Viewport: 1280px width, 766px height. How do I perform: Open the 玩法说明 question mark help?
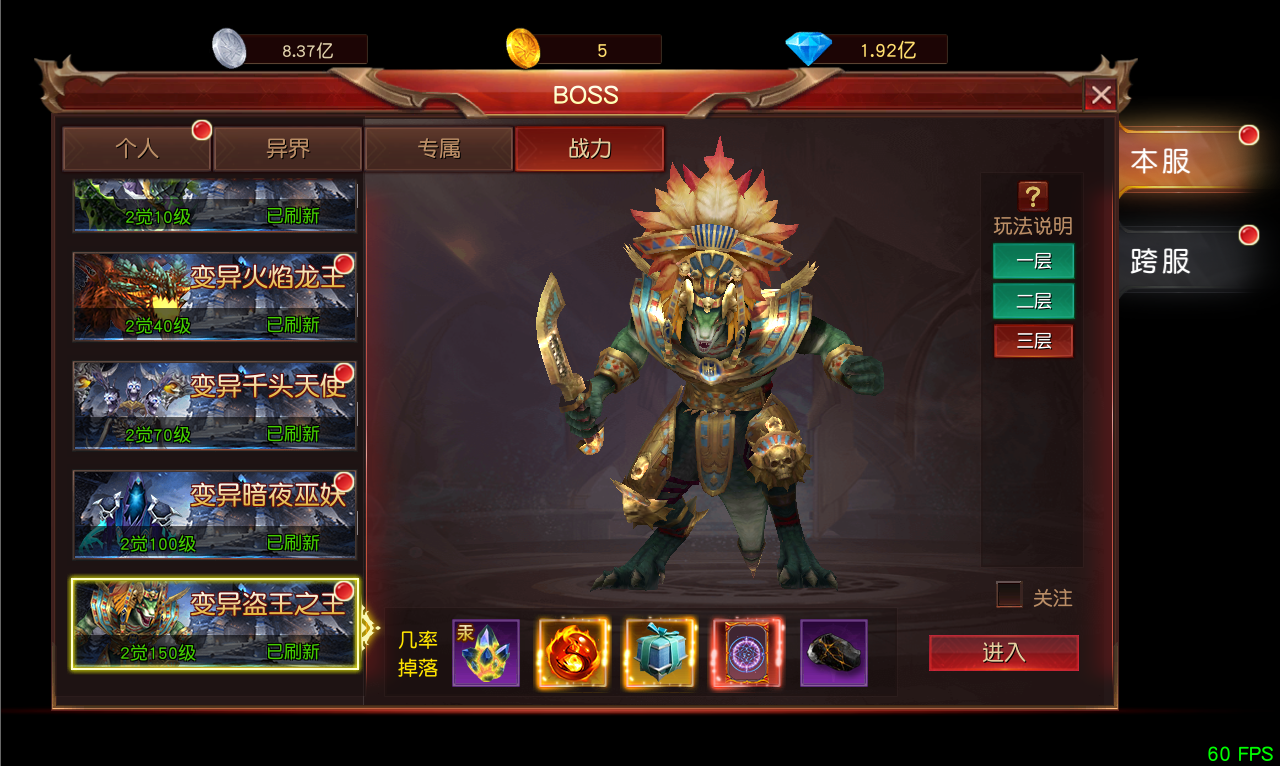(x=1032, y=196)
